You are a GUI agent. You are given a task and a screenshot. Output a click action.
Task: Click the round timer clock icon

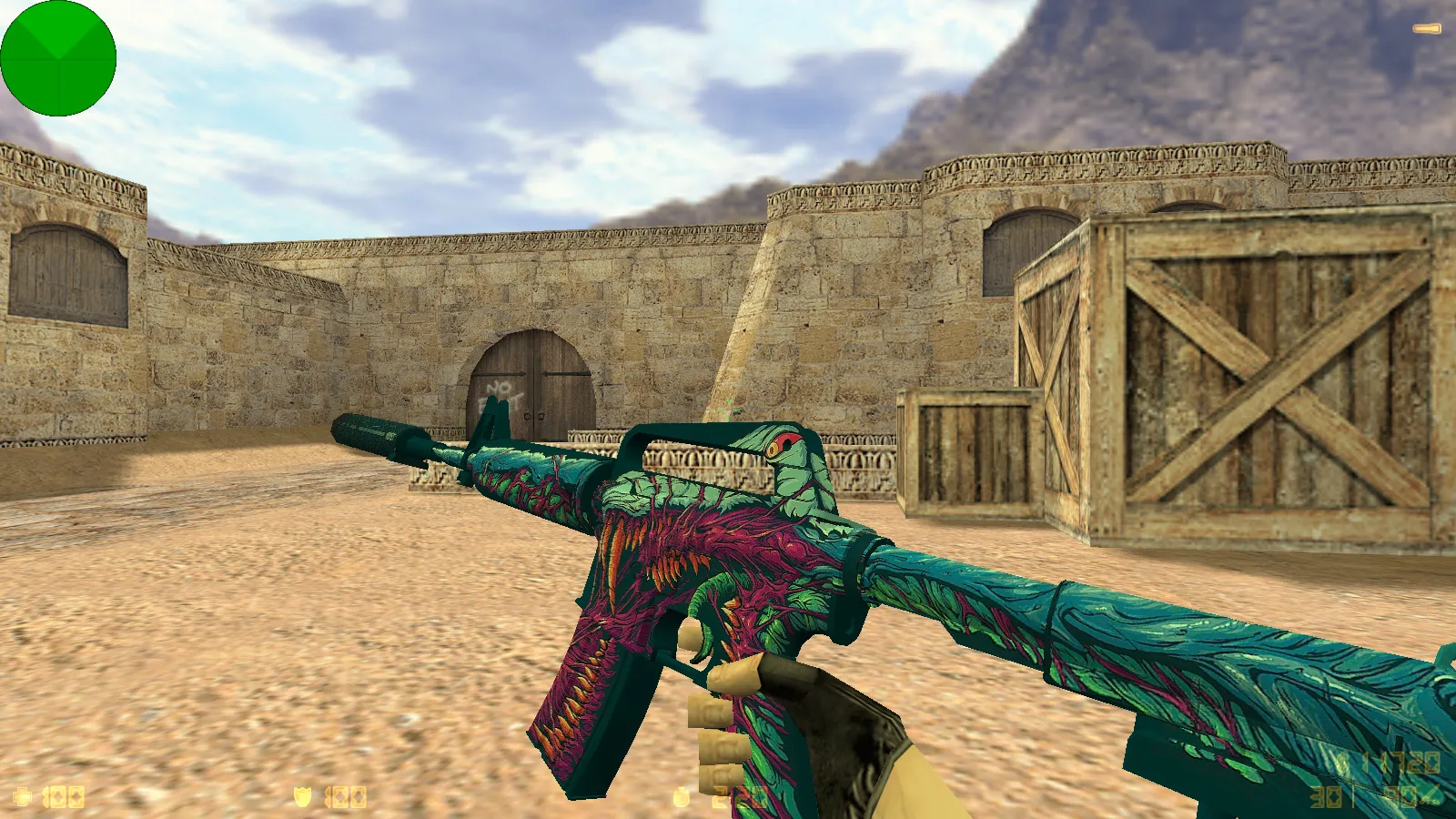coord(682,798)
